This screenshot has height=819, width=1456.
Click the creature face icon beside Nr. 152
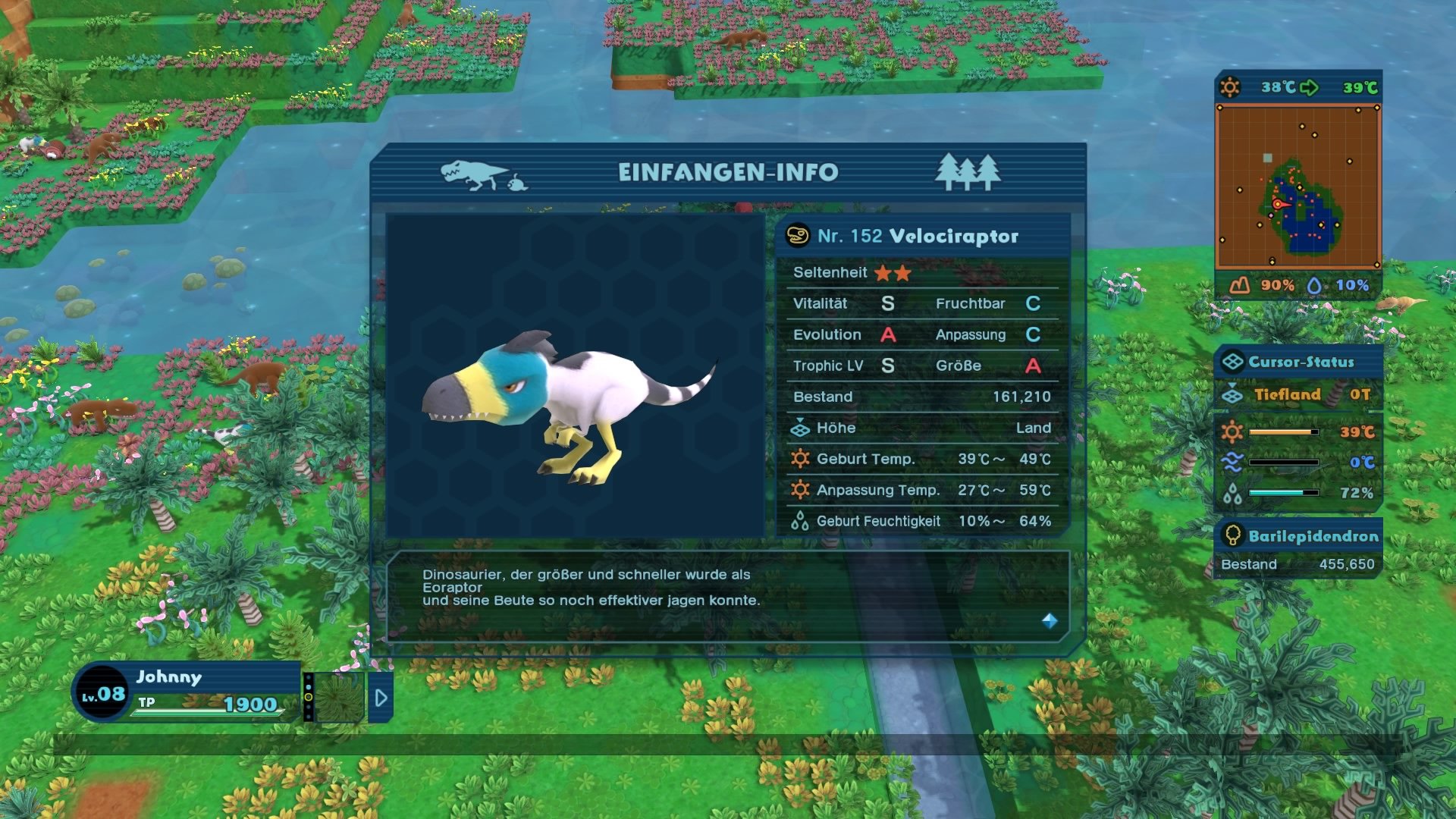[798, 235]
